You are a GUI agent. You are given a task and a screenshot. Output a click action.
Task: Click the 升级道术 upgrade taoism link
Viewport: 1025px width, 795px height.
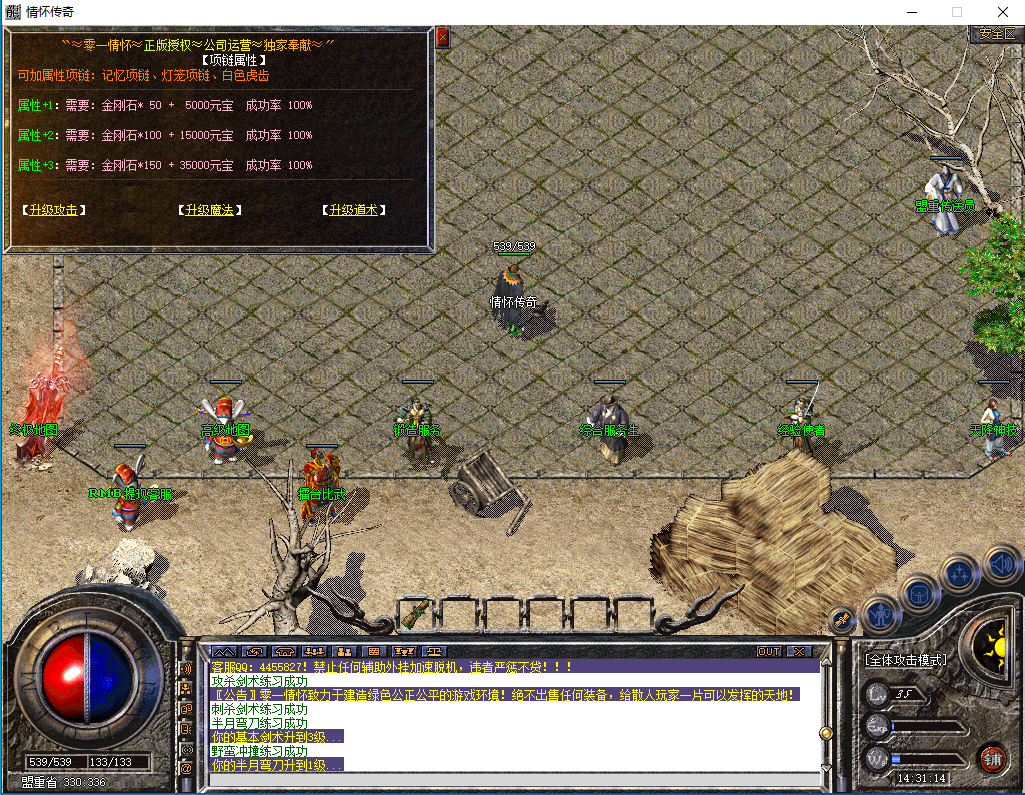tap(353, 210)
